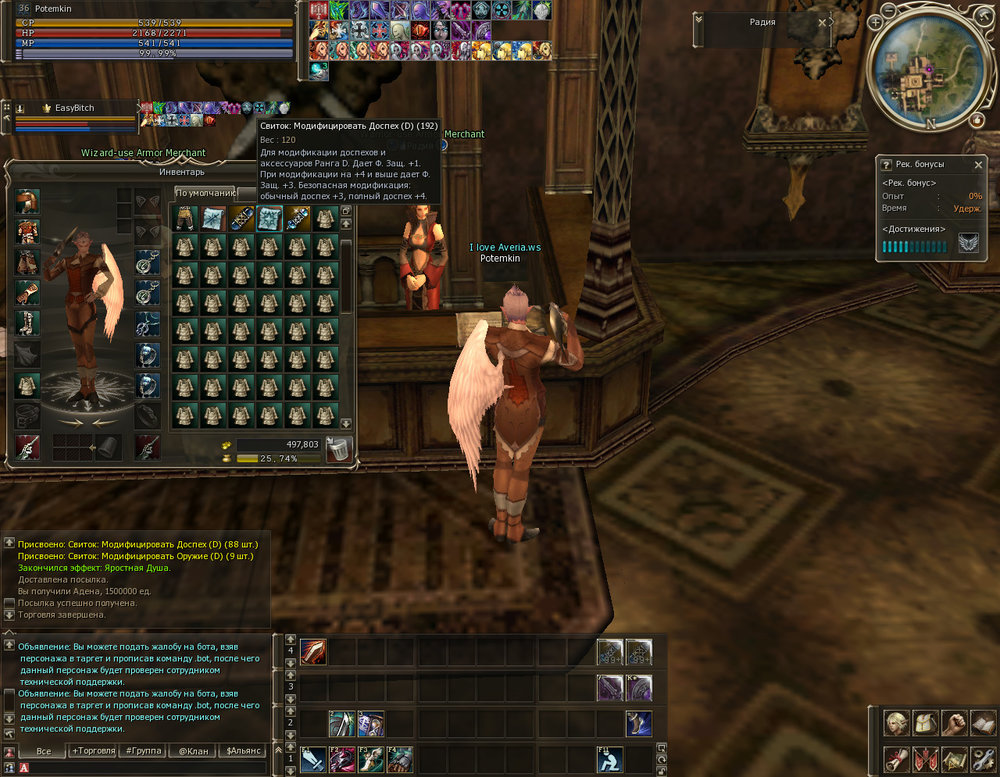Close the Рек. бонусы panel
Viewport: 1000px width, 777px height.
[x=979, y=164]
